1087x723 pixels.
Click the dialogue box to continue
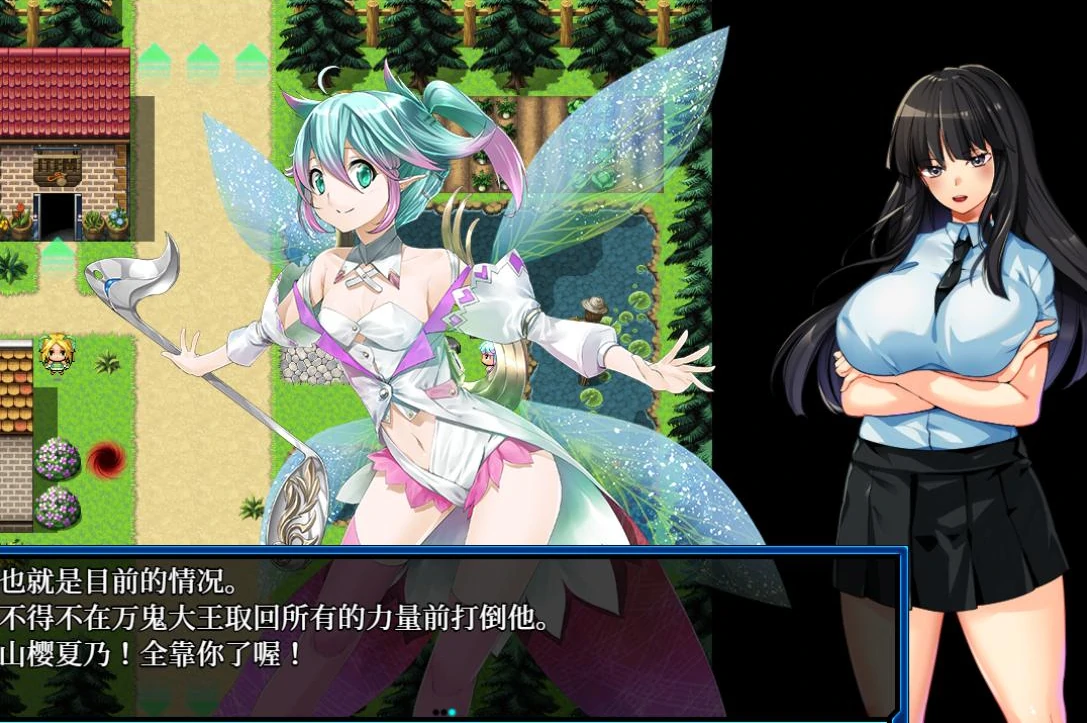tap(450, 630)
